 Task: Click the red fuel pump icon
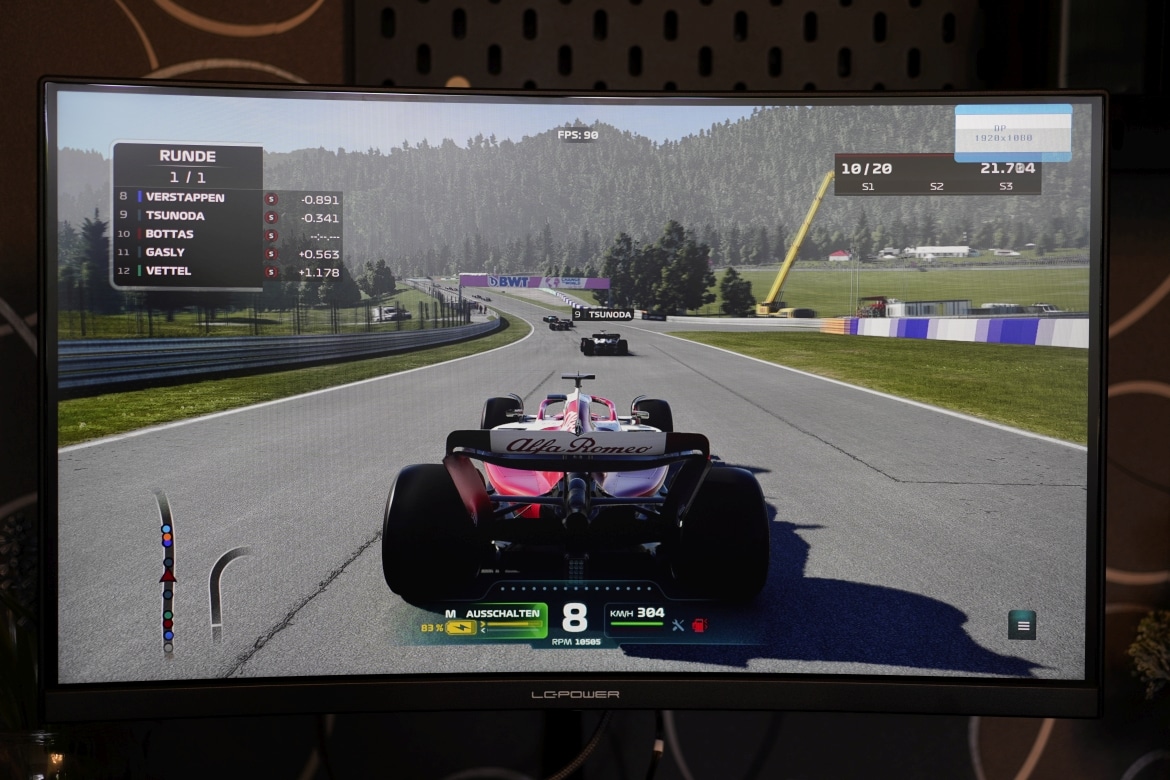[x=699, y=625]
